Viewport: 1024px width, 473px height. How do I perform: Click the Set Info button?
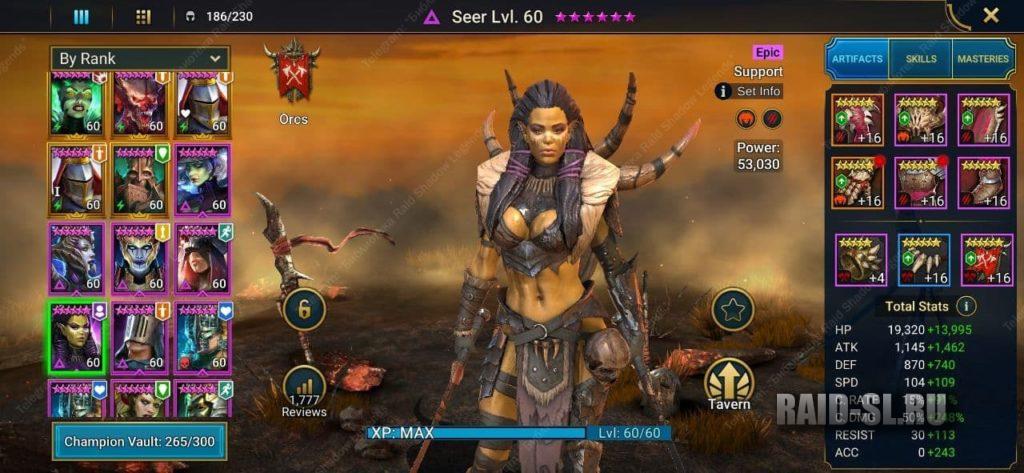click(x=749, y=92)
